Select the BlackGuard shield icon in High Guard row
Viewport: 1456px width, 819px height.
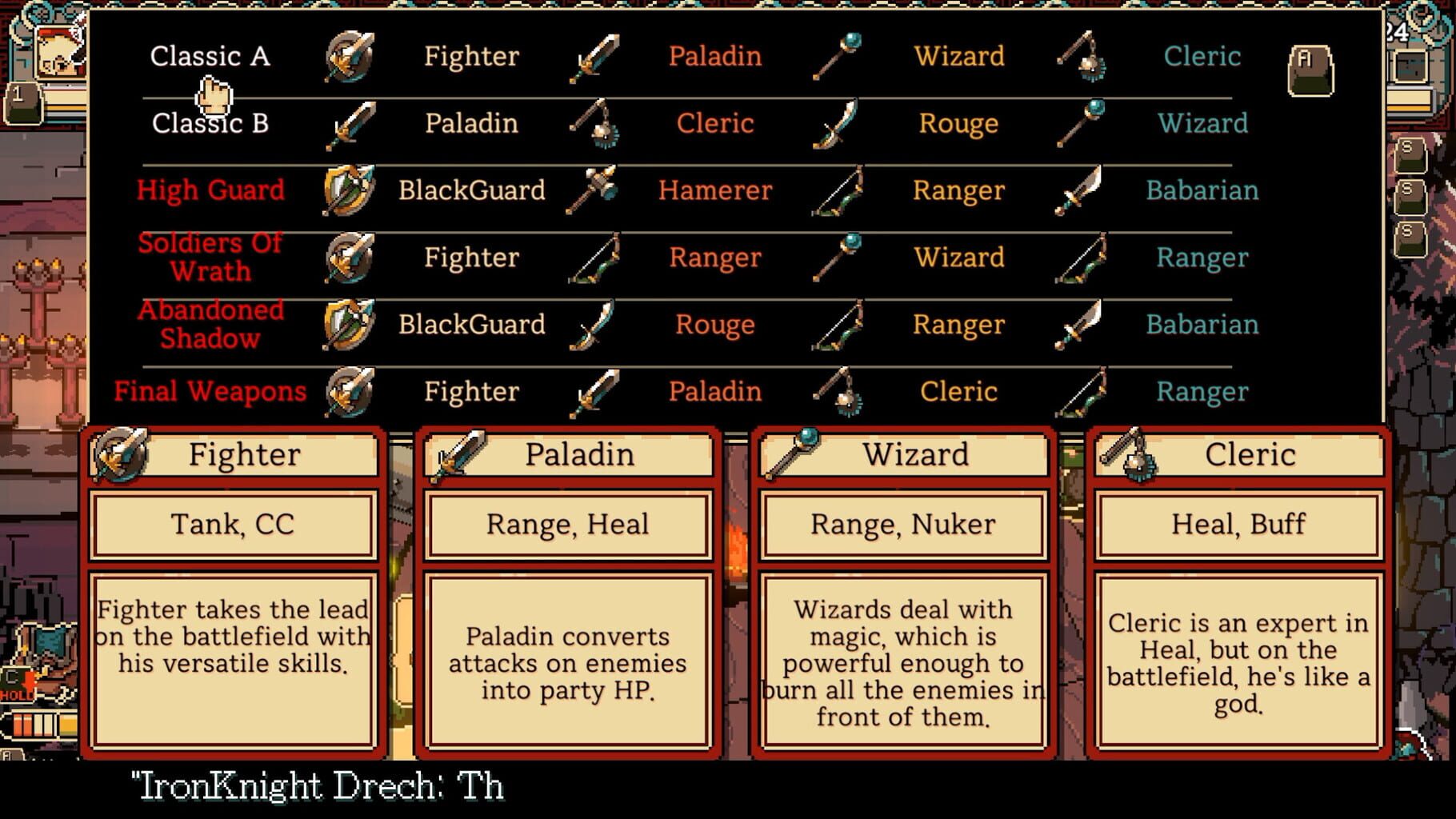(350, 191)
